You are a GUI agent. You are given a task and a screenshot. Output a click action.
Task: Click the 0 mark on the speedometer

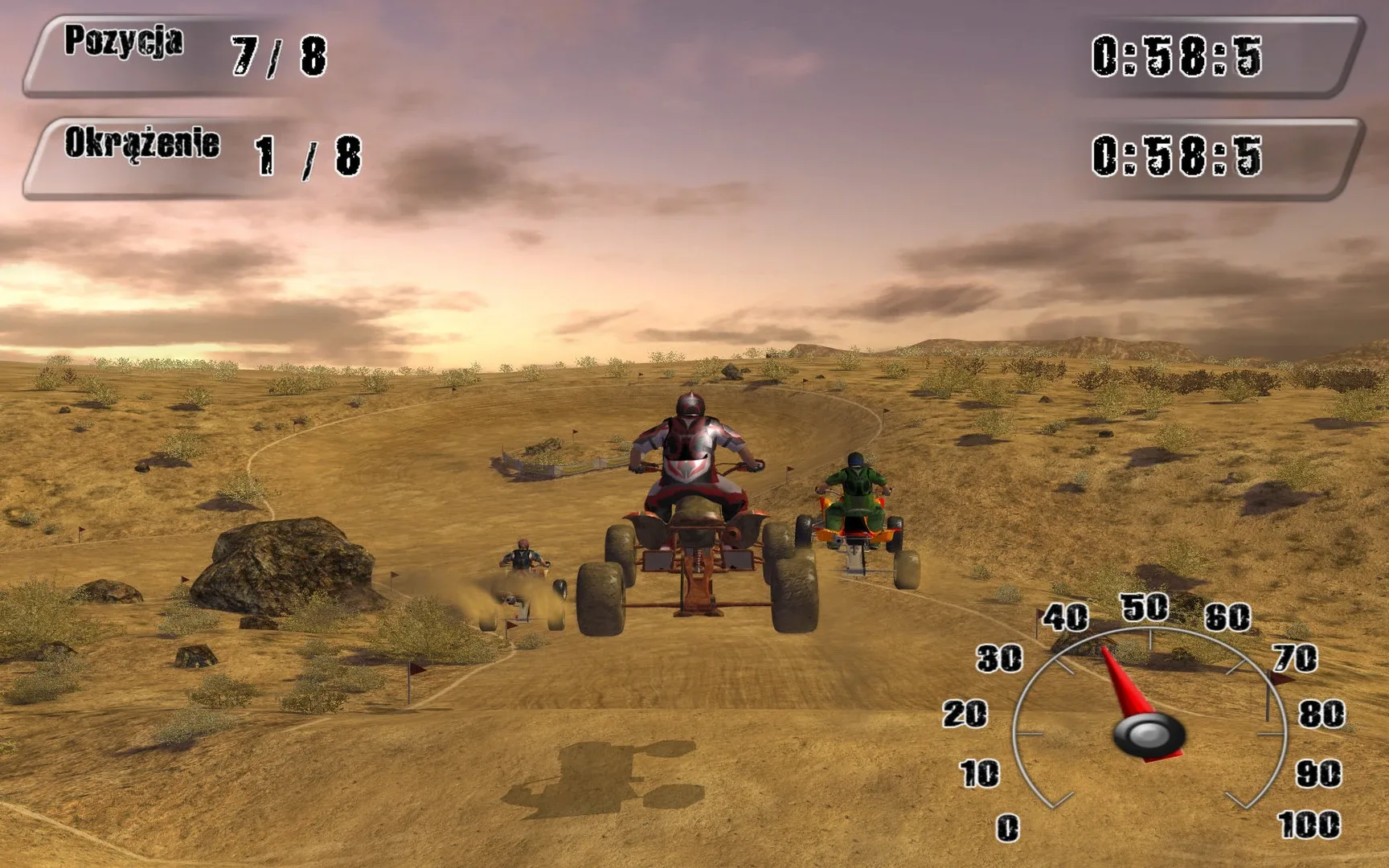pyautogui.click(x=1010, y=825)
